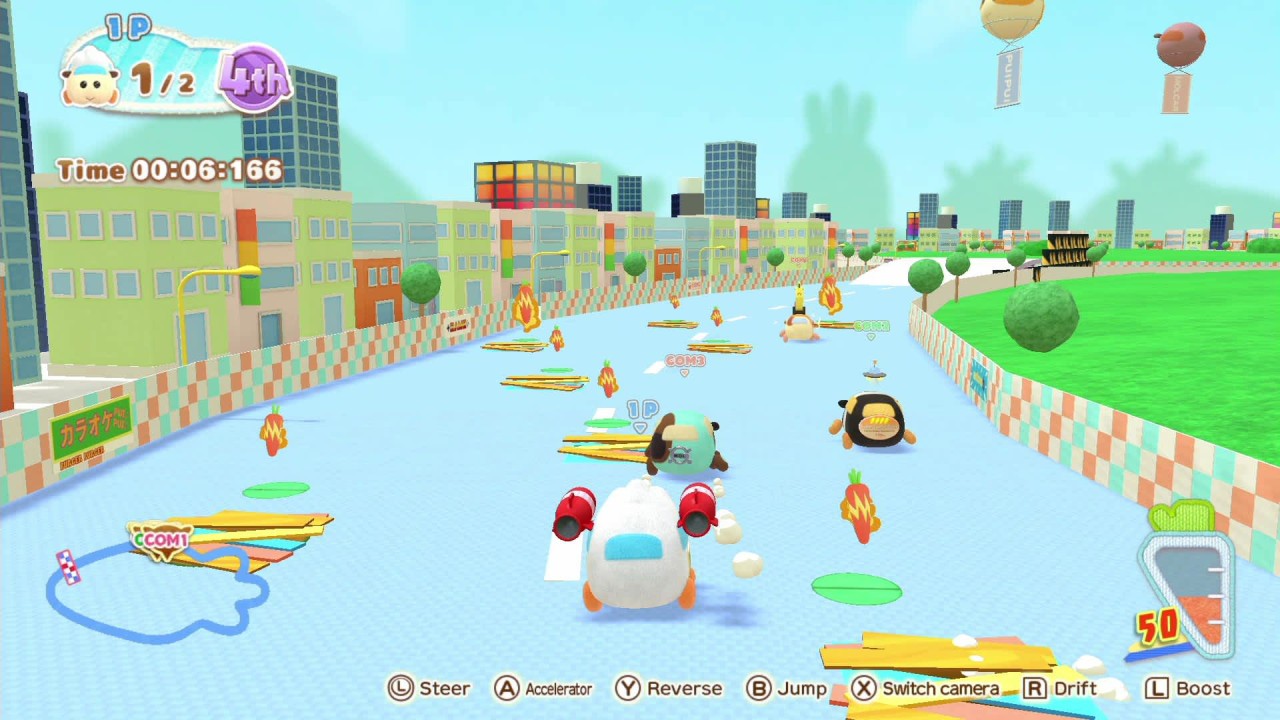Select the COM1 marker on the minimap
This screenshot has width=1280, height=720.
[162, 540]
